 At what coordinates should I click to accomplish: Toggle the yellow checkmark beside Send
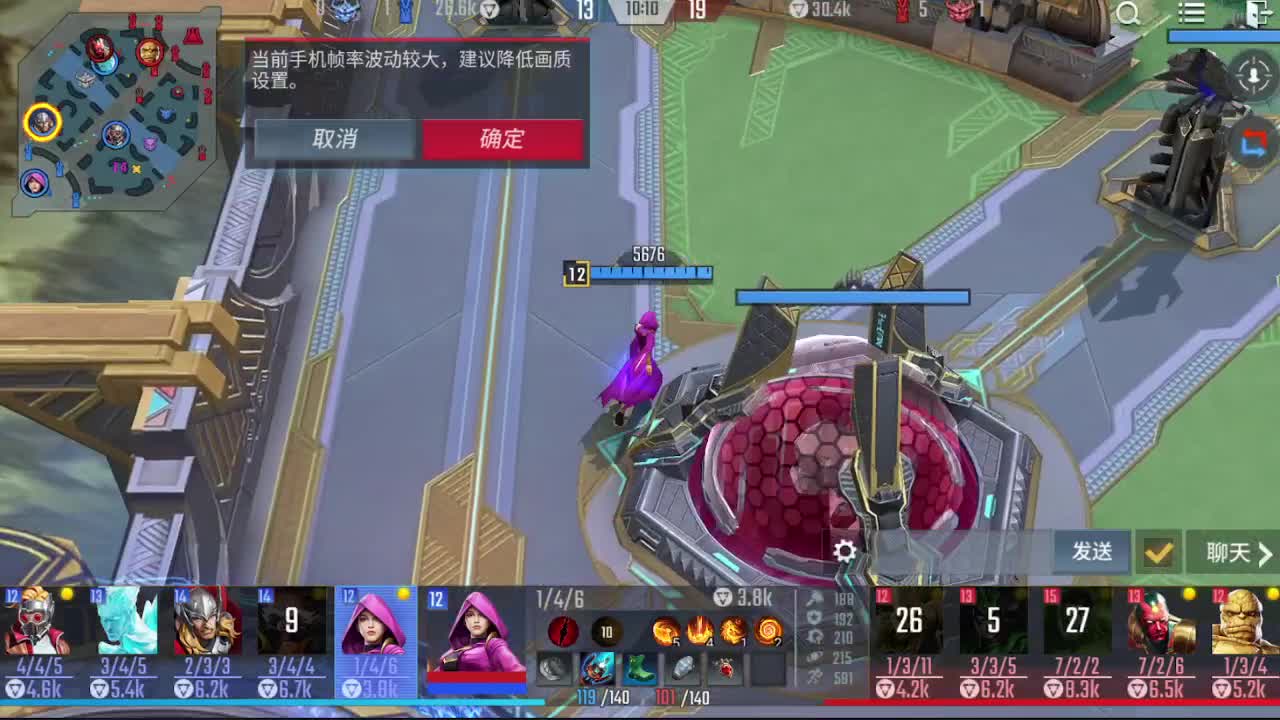[1158, 552]
